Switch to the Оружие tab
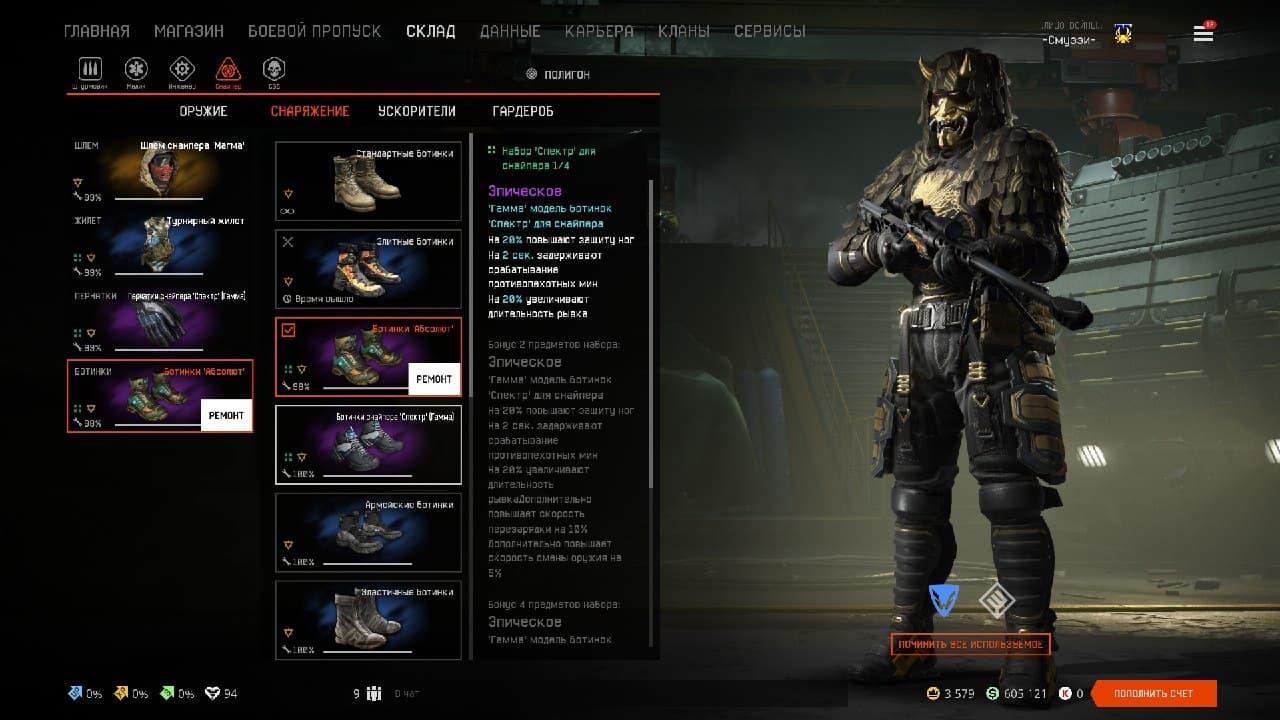 (x=203, y=111)
